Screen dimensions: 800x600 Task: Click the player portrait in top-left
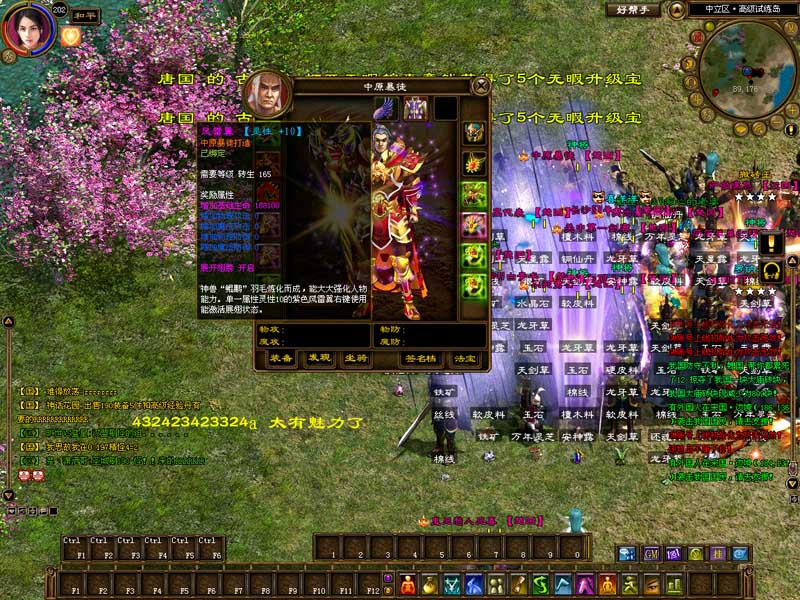point(27,30)
